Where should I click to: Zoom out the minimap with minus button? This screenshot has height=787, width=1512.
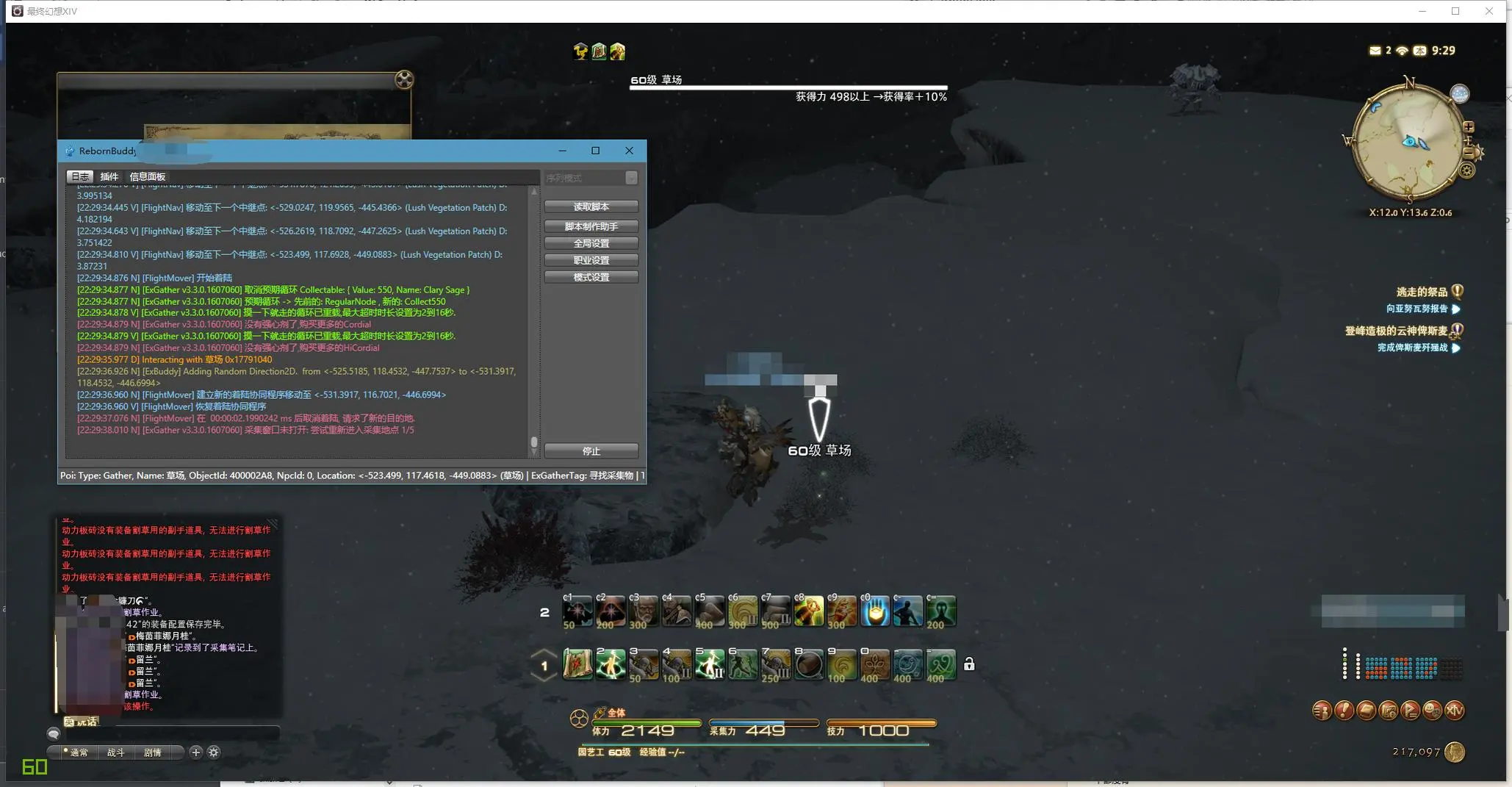click(1468, 152)
